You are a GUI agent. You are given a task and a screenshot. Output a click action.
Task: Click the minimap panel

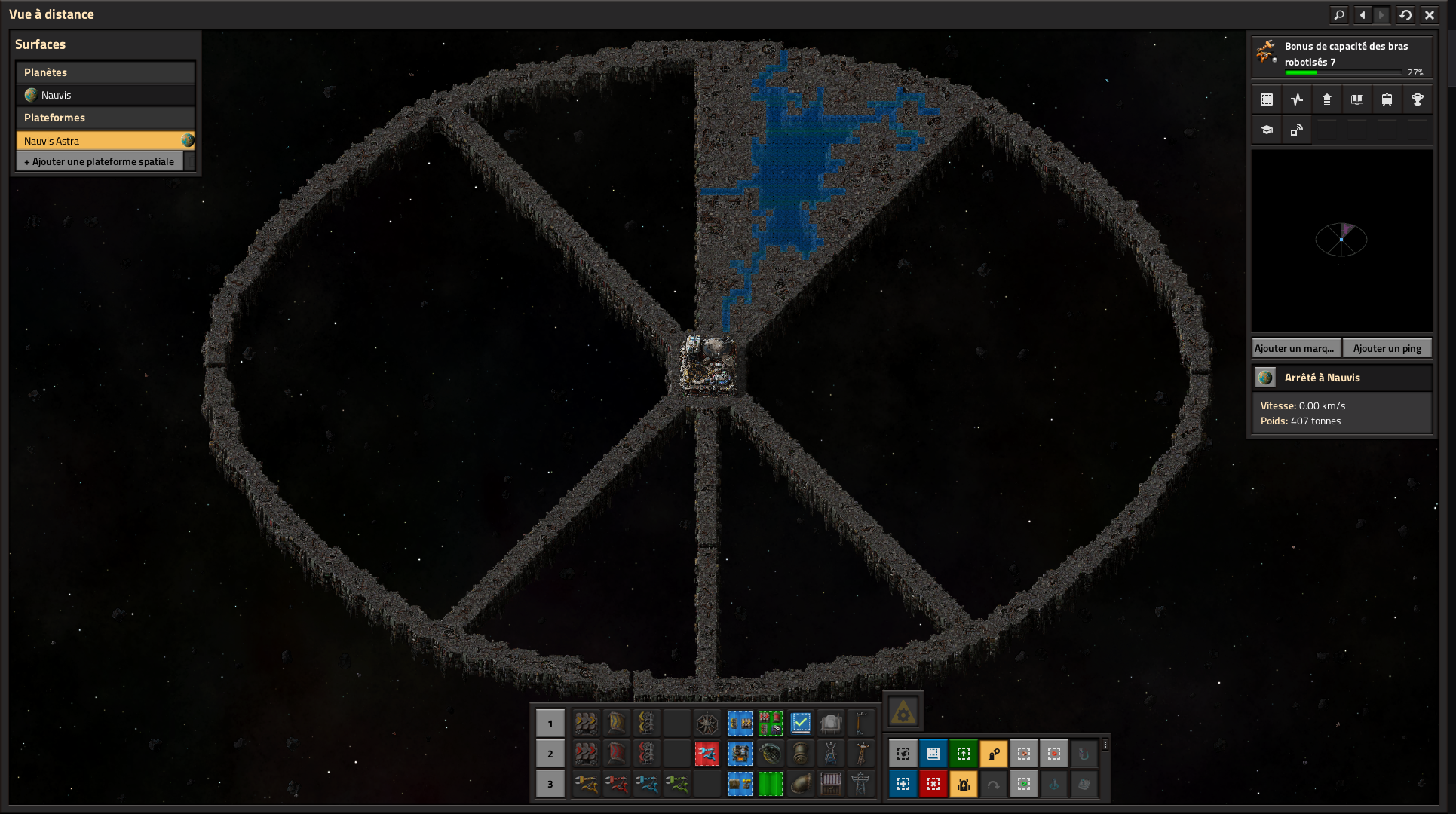click(x=1341, y=240)
